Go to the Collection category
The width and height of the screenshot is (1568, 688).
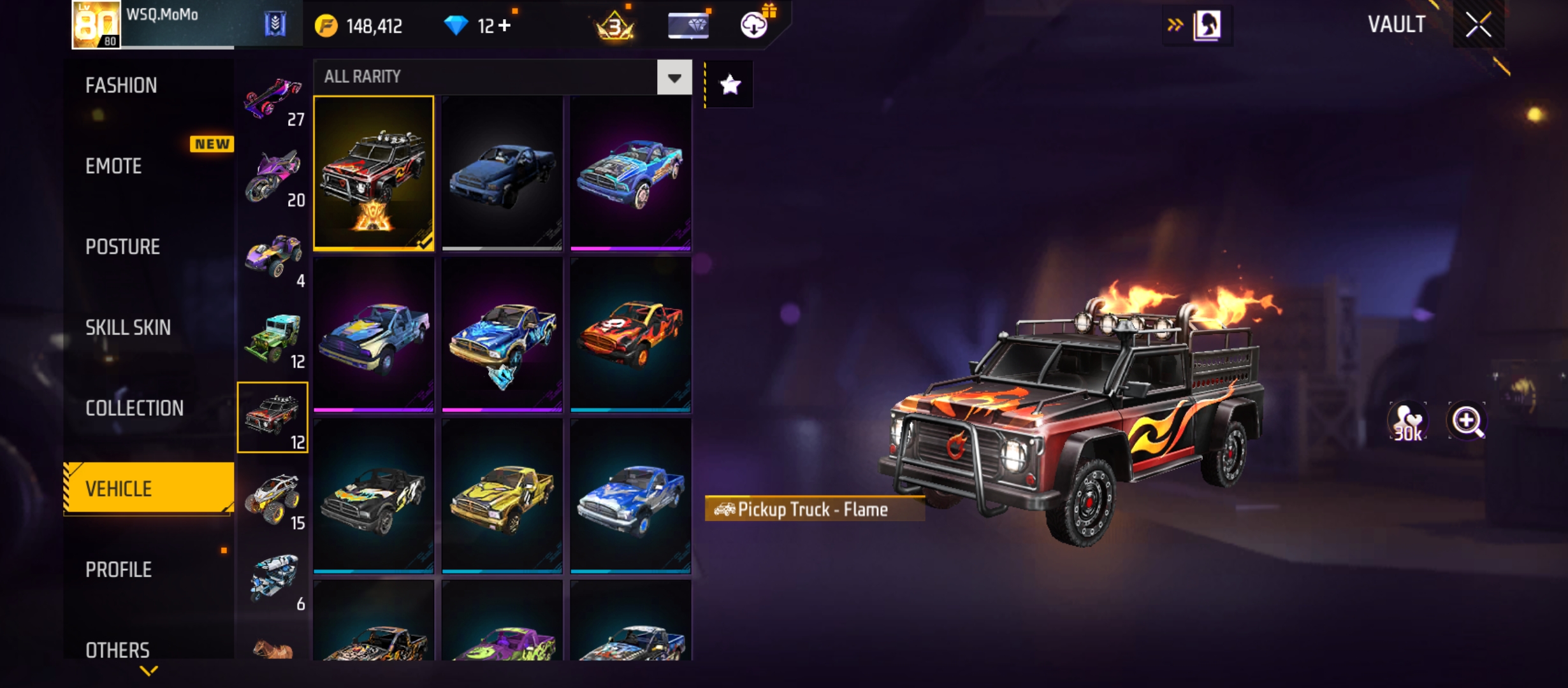pos(134,408)
